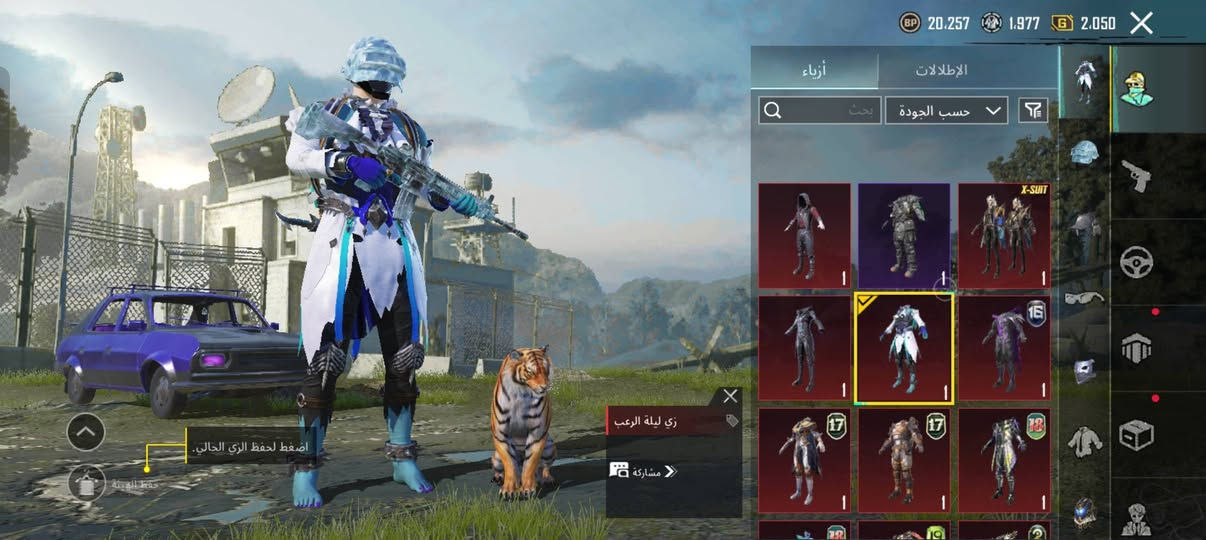Choose the red hooded outfit tile
Screen dimensions: 1206x540
point(804,235)
